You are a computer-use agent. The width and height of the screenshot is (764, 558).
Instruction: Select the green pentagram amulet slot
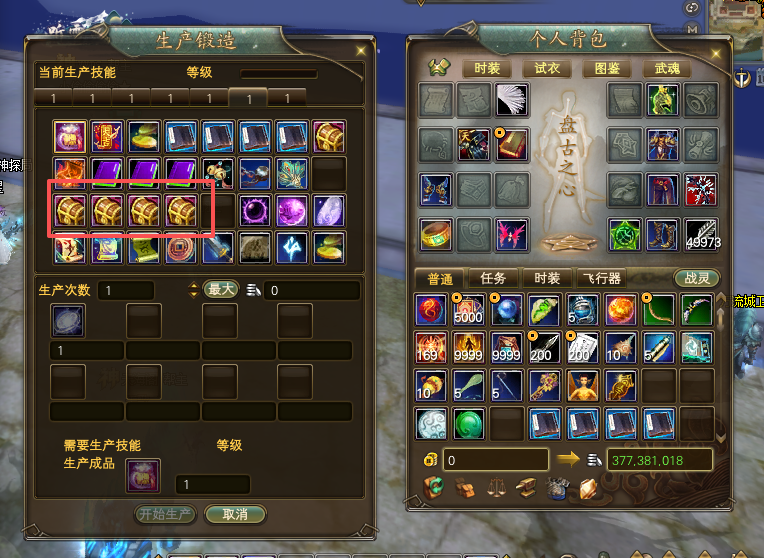pyautogui.click(x=626, y=235)
